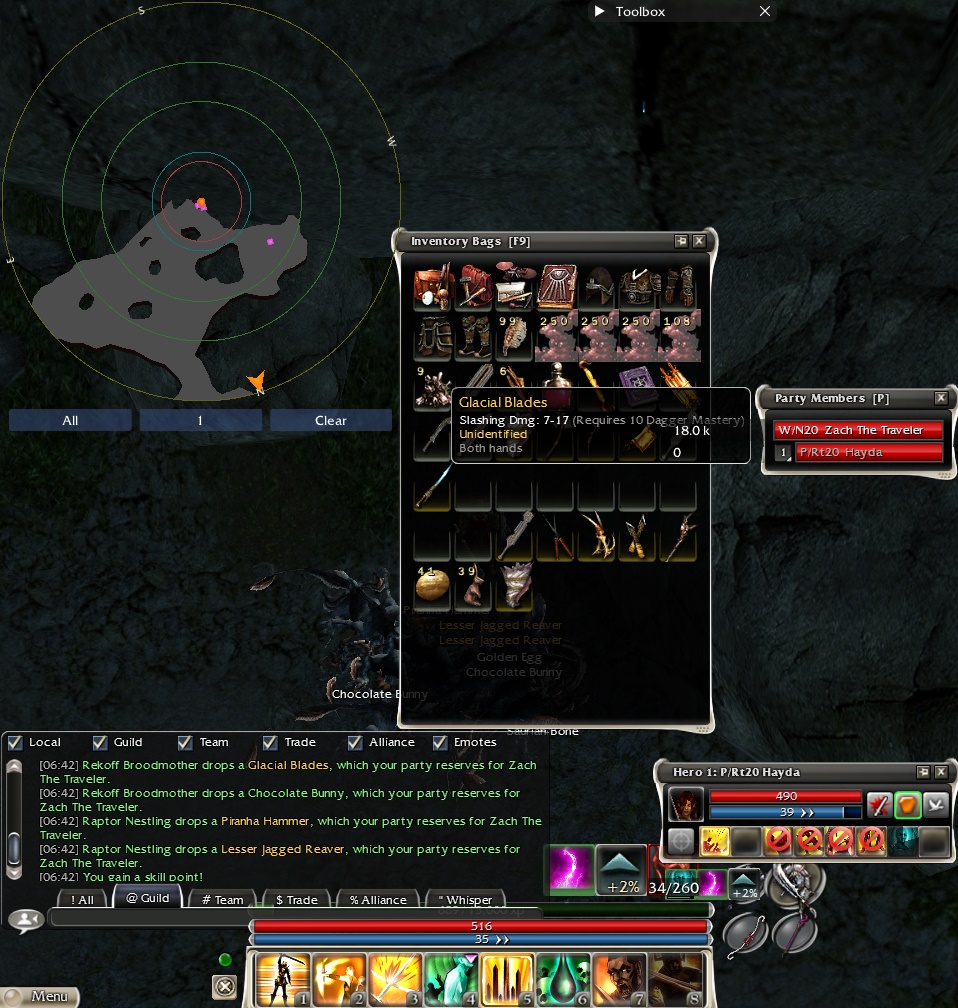This screenshot has width=958, height=1008.
Task: Expand the Toolbox panel arrow
Action: [600, 11]
